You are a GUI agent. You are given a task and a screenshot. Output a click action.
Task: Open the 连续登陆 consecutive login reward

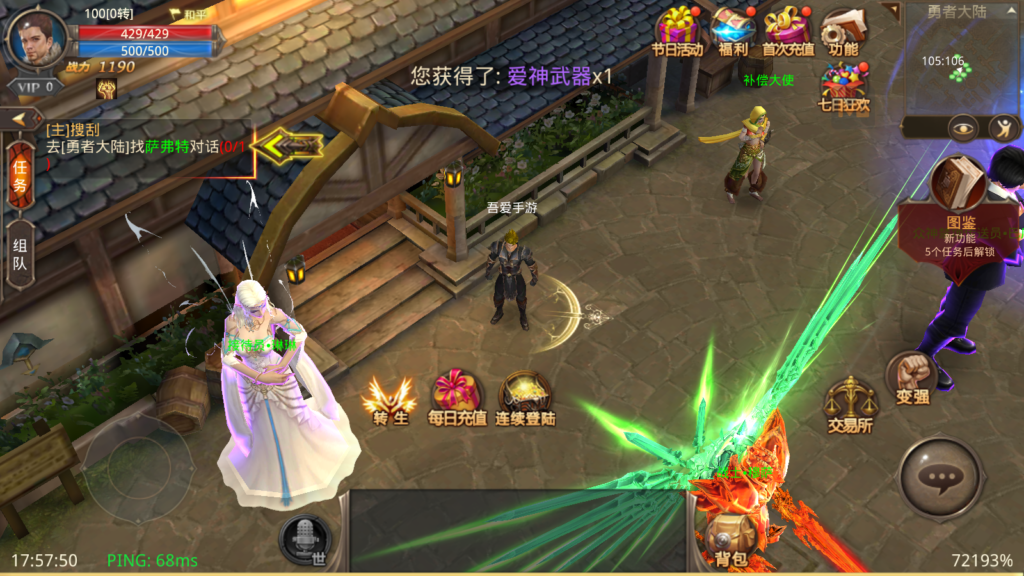point(525,398)
